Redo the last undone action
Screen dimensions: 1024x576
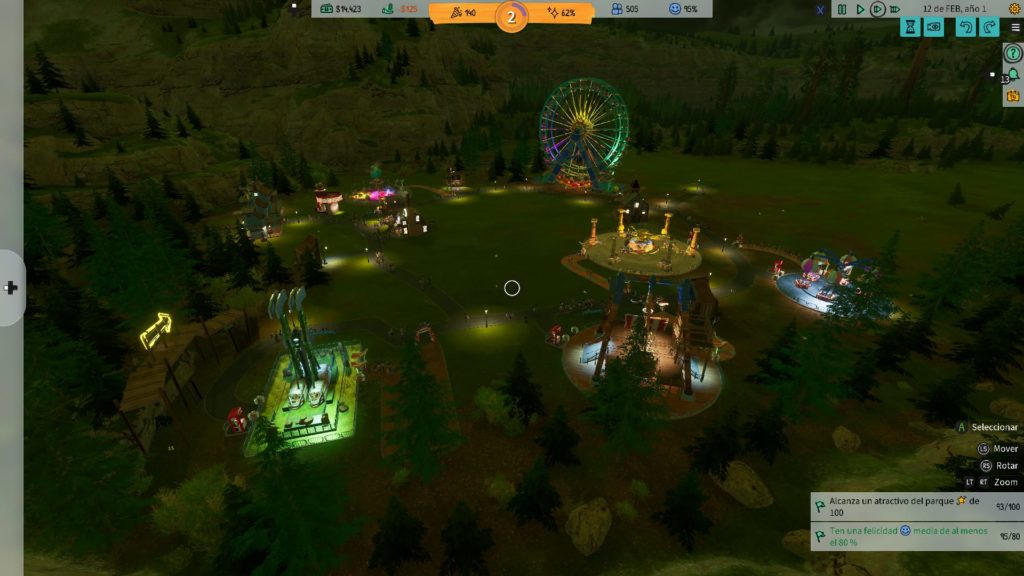coord(988,27)
